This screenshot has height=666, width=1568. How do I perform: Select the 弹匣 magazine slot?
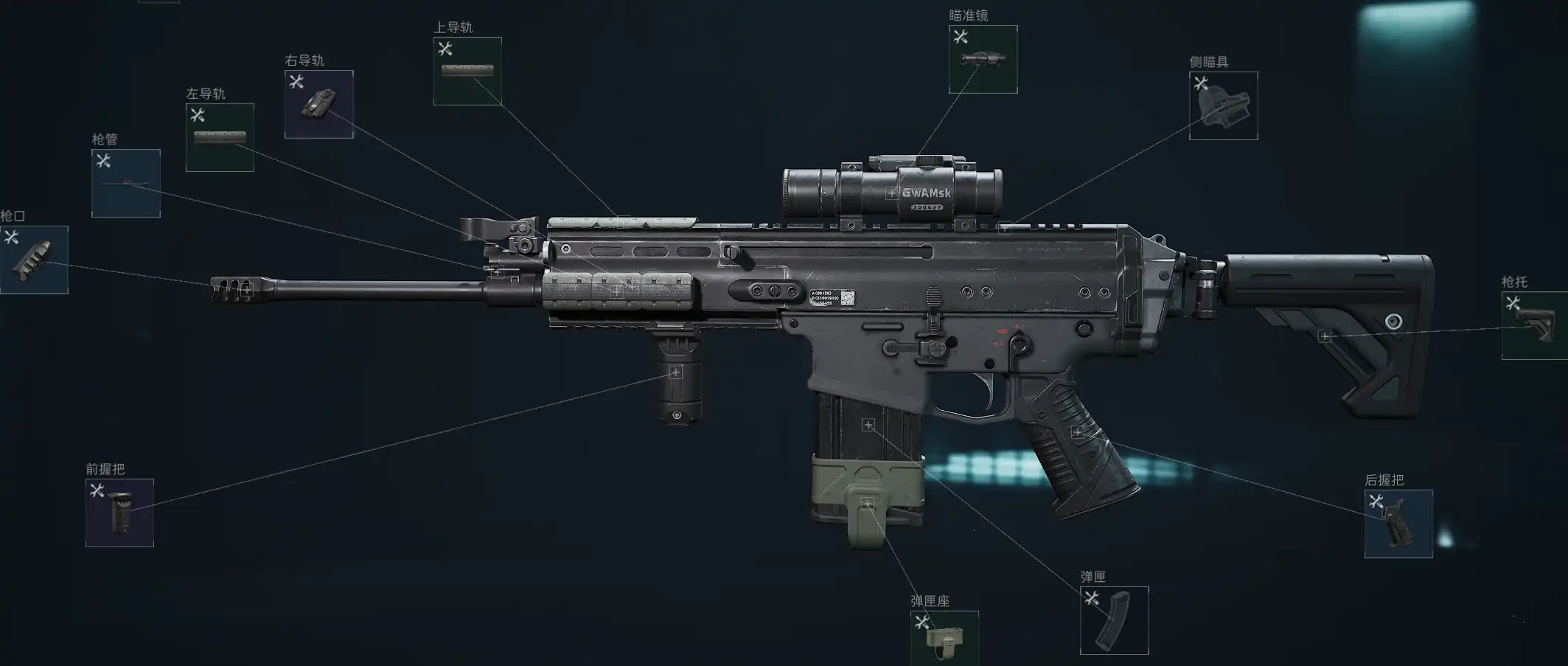click(1114, 620)
